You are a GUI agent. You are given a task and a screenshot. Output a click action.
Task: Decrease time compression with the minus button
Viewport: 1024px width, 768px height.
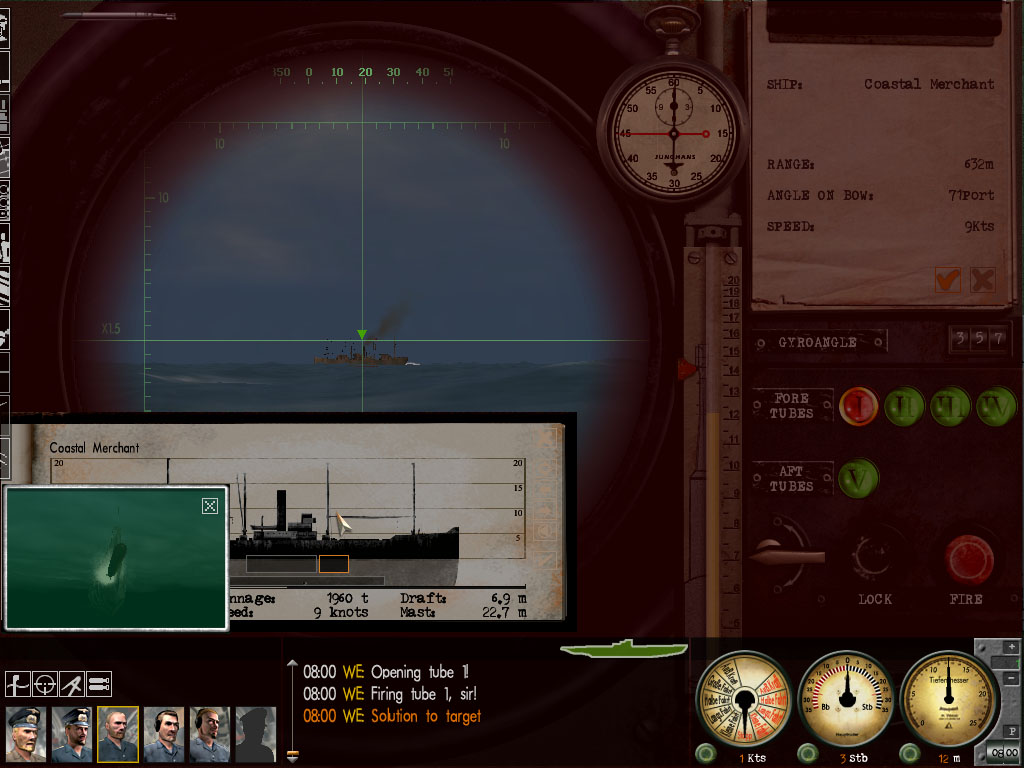pos(1011,663)
